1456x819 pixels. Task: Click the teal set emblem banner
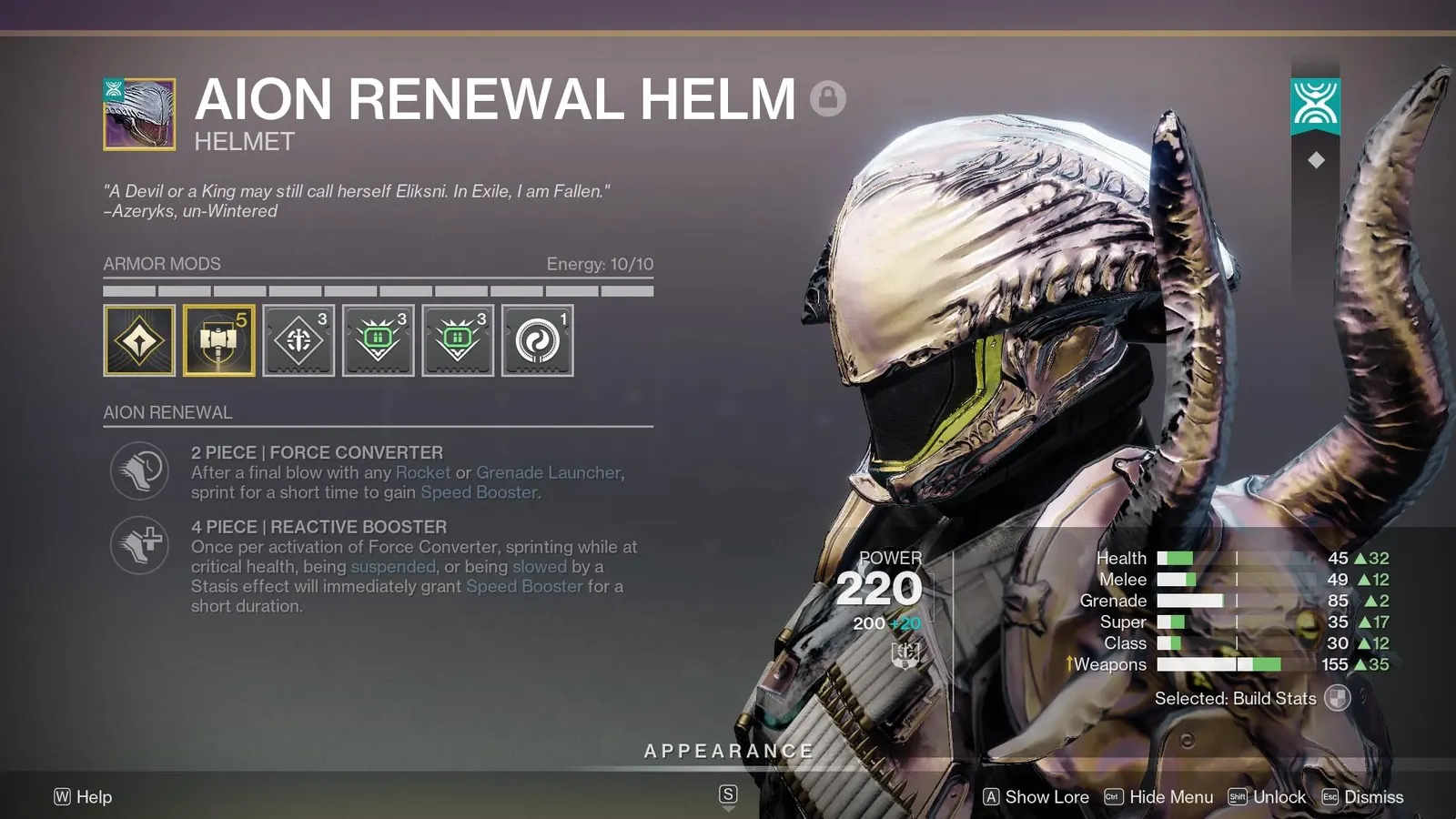pyautogui.click(x=1315, y=105)
